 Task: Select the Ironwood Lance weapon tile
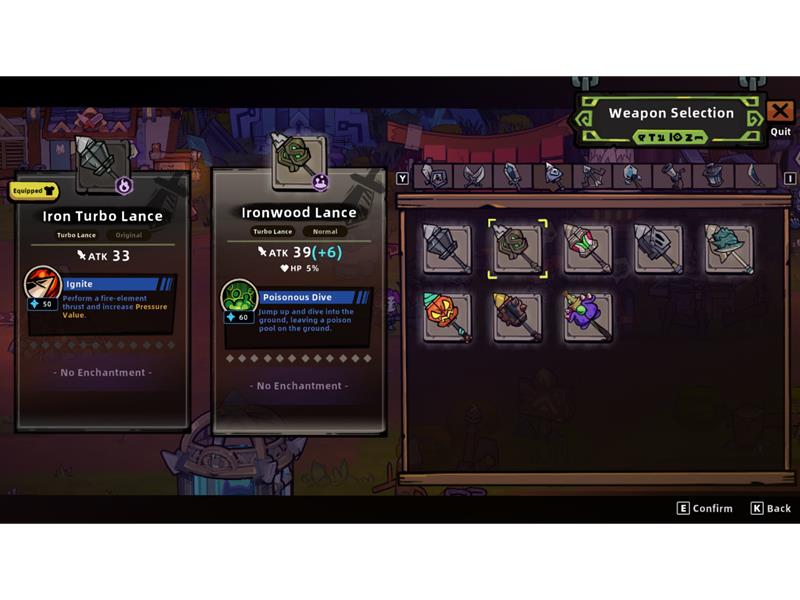tap(517, 248)
